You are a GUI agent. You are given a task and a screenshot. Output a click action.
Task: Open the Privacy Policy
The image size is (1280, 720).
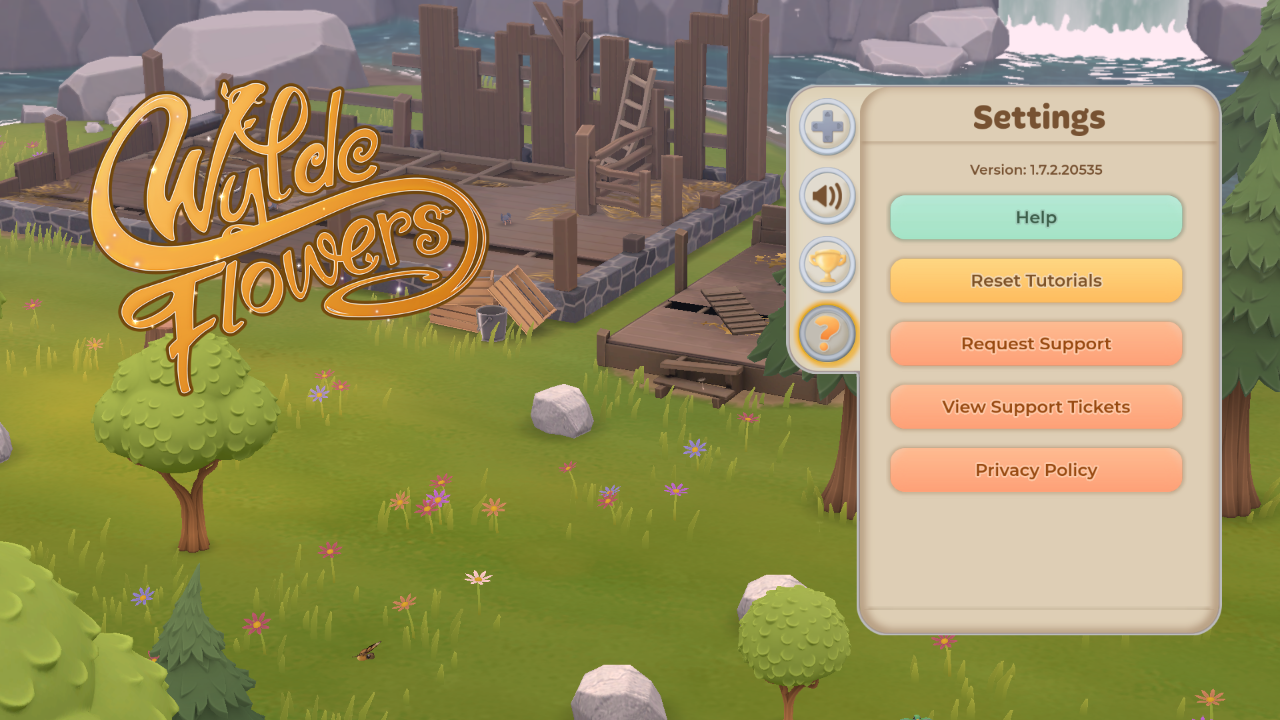(x=1036, y=470)
